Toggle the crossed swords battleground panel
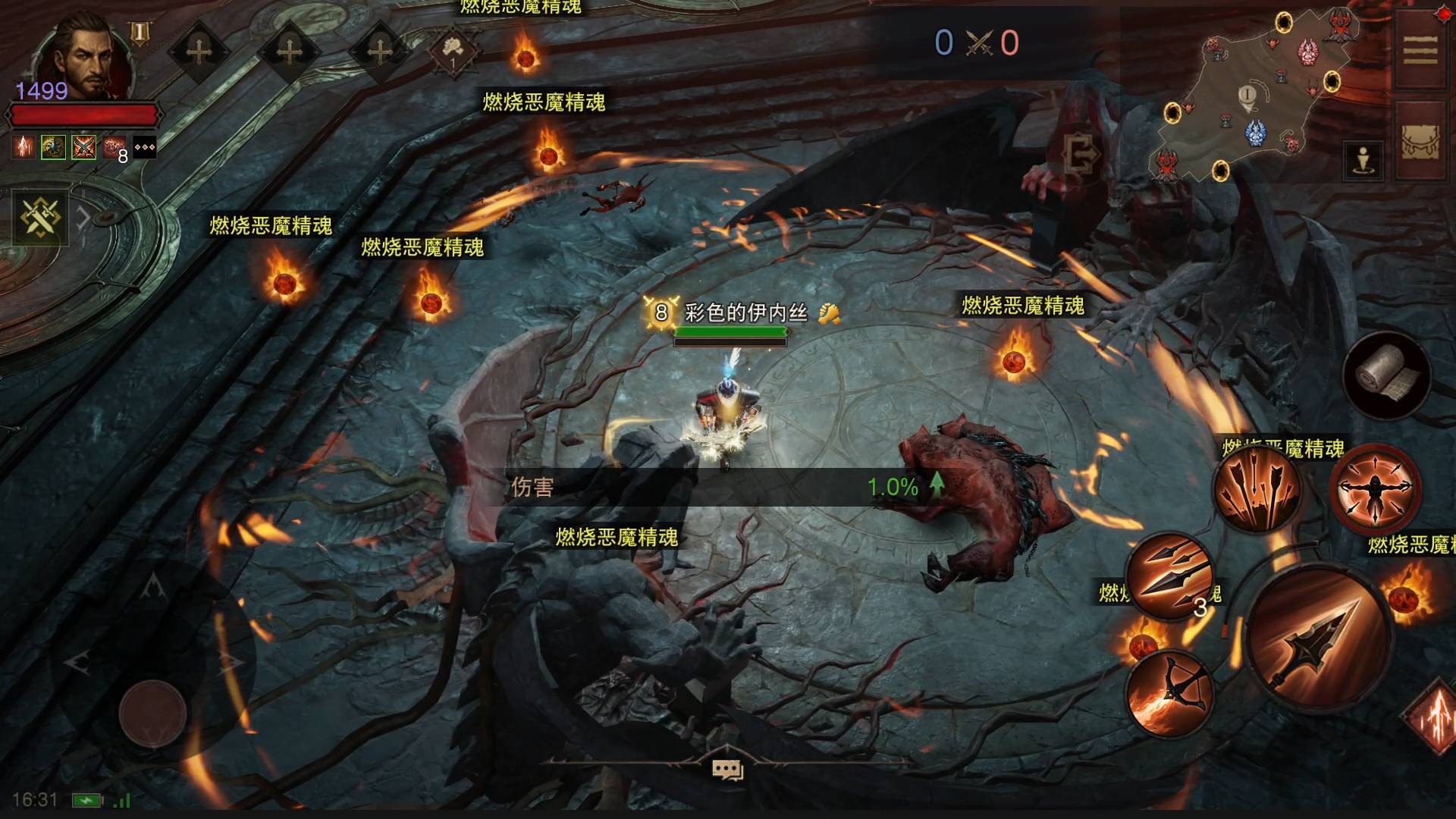 (x=39, y=218)
